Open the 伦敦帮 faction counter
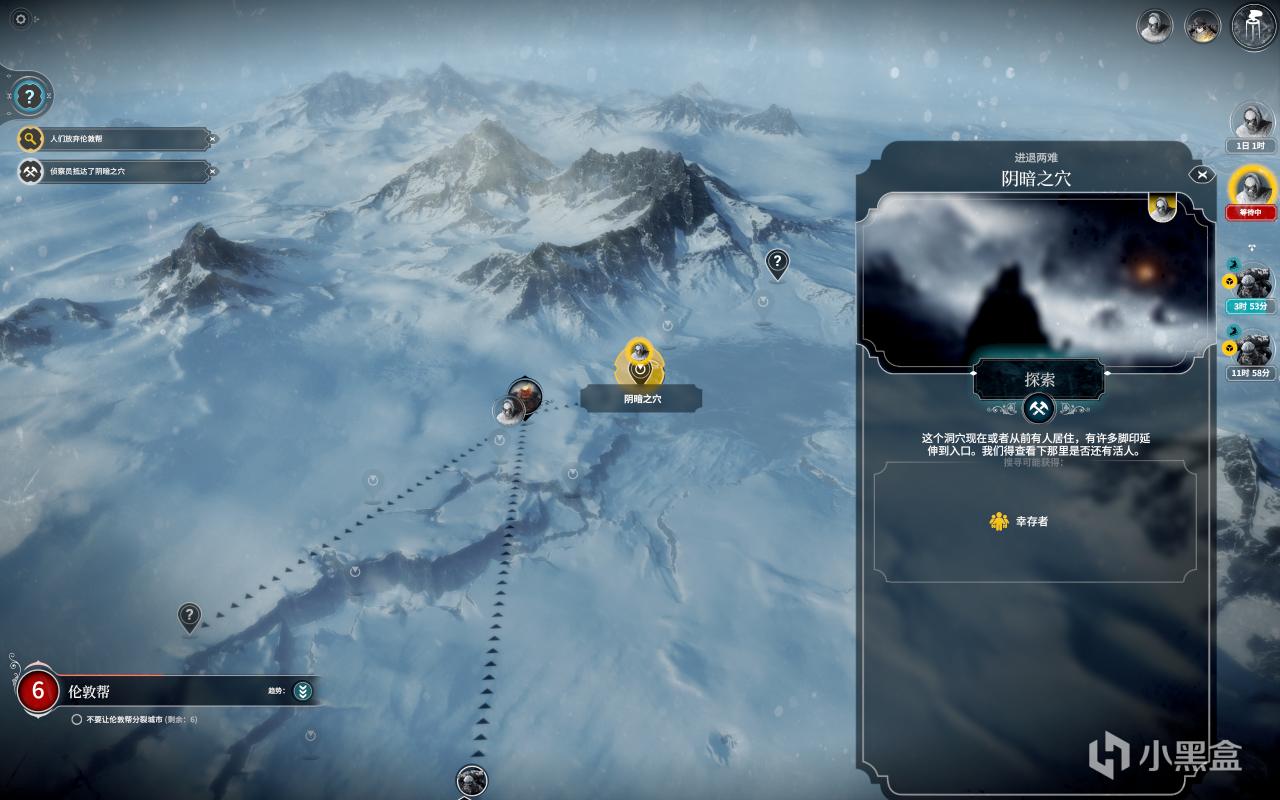This screenshot has height=800, width=1280. [x=39, y=690]
